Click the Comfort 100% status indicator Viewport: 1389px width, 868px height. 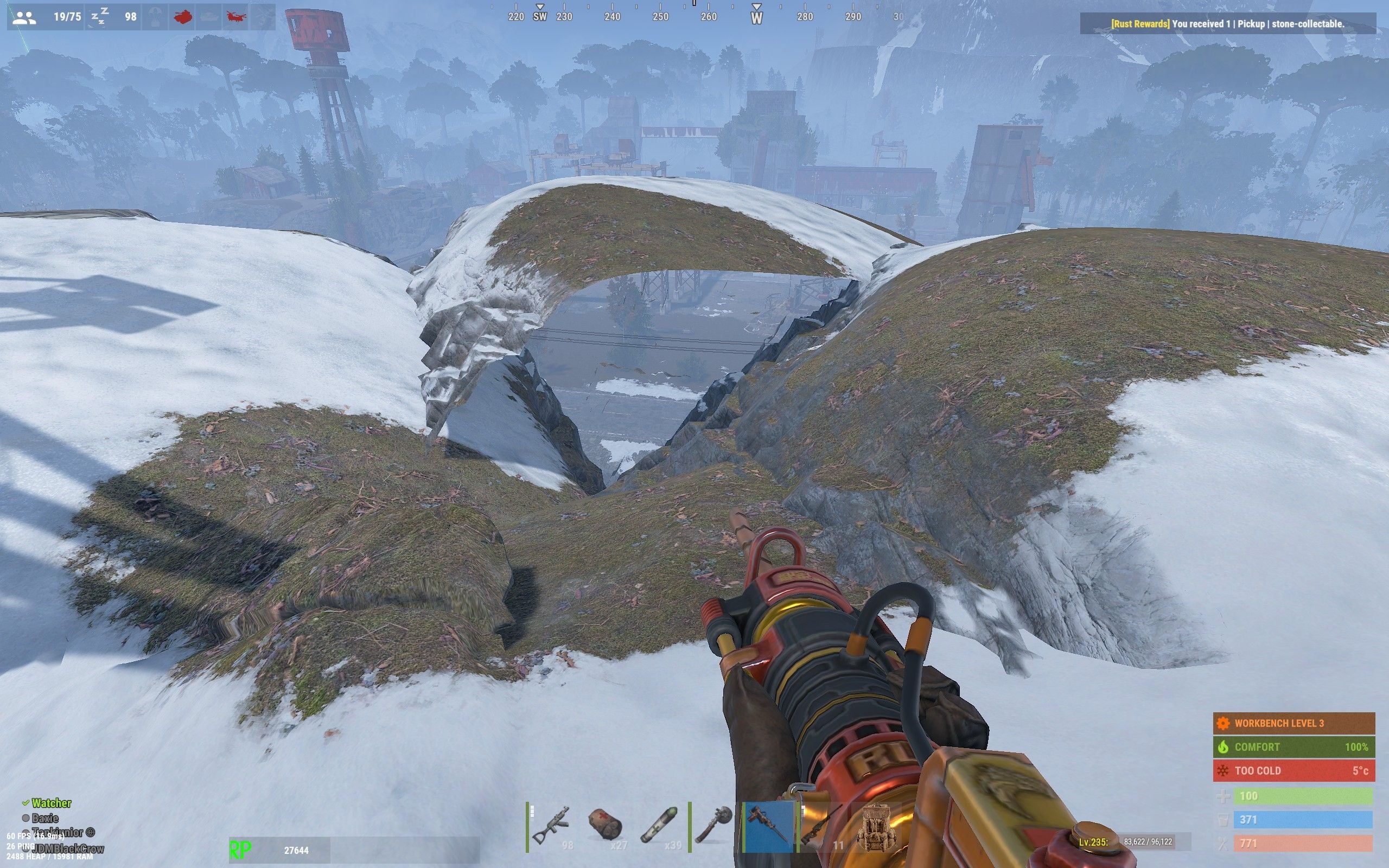tap(1294, 747)
